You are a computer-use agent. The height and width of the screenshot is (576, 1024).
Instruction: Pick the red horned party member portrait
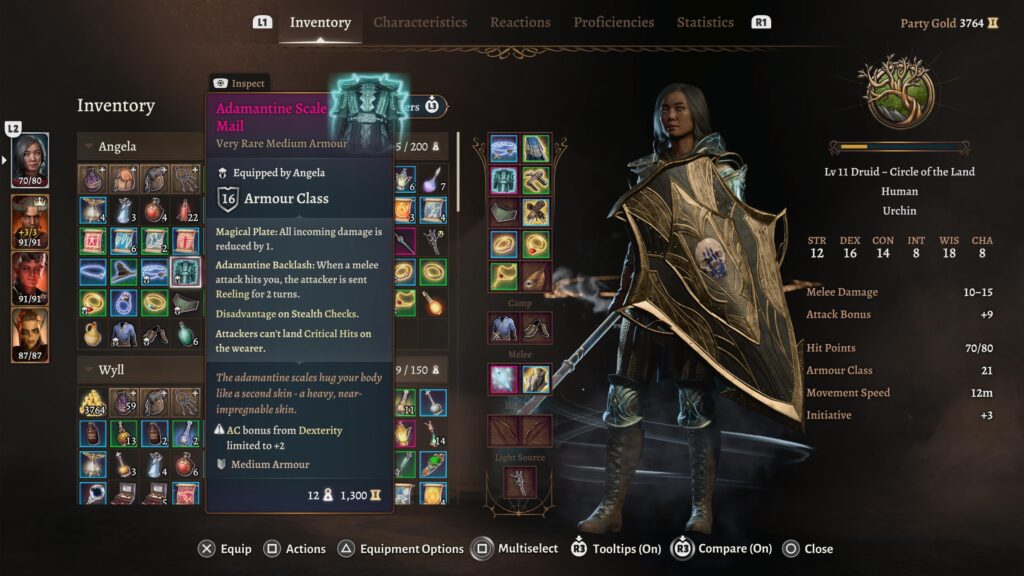[30, 277]
